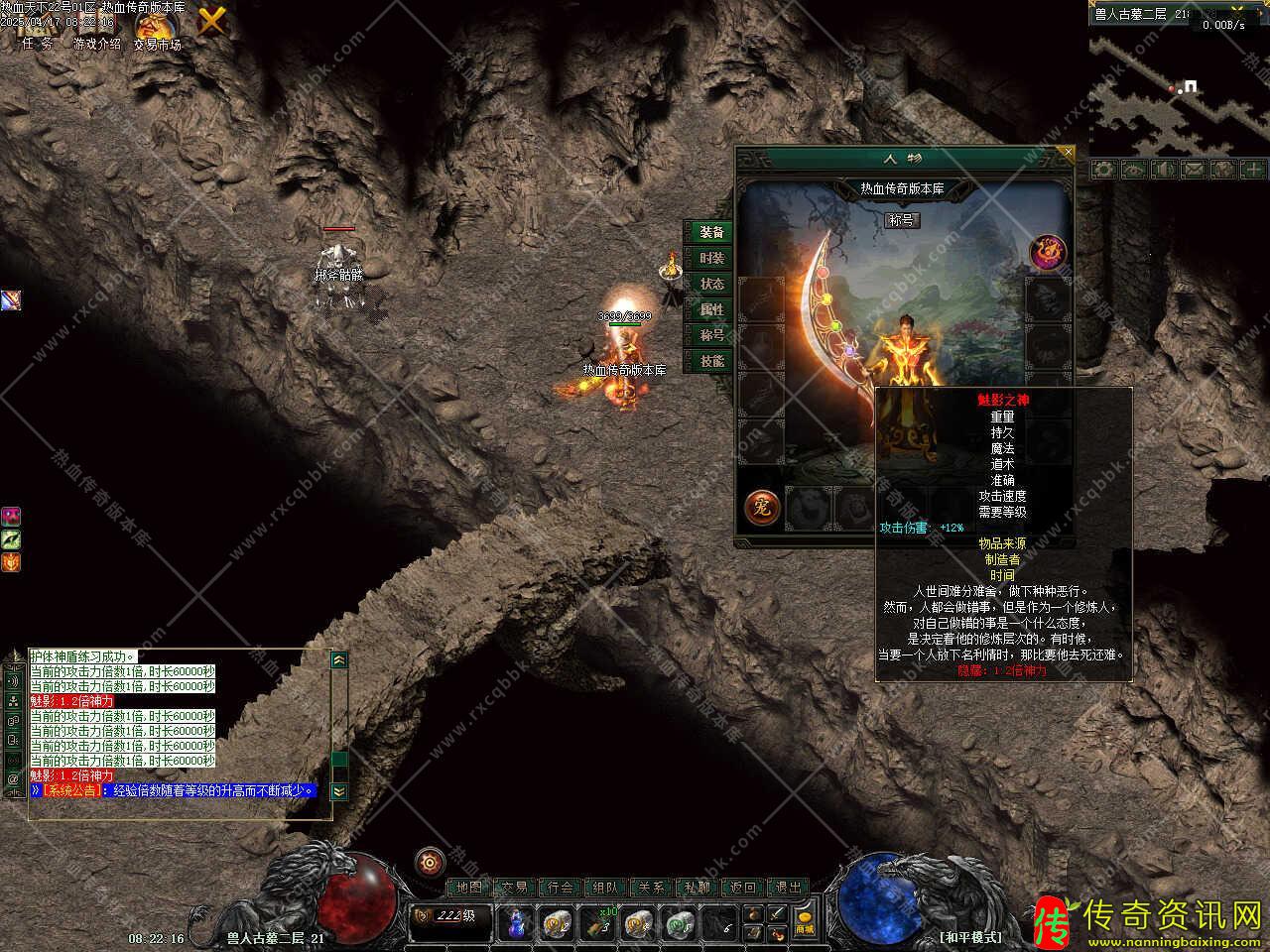Open the 组队 party menu
Image resolution: width=1270 pixels, height=952 pixels.
coord(605,888)
